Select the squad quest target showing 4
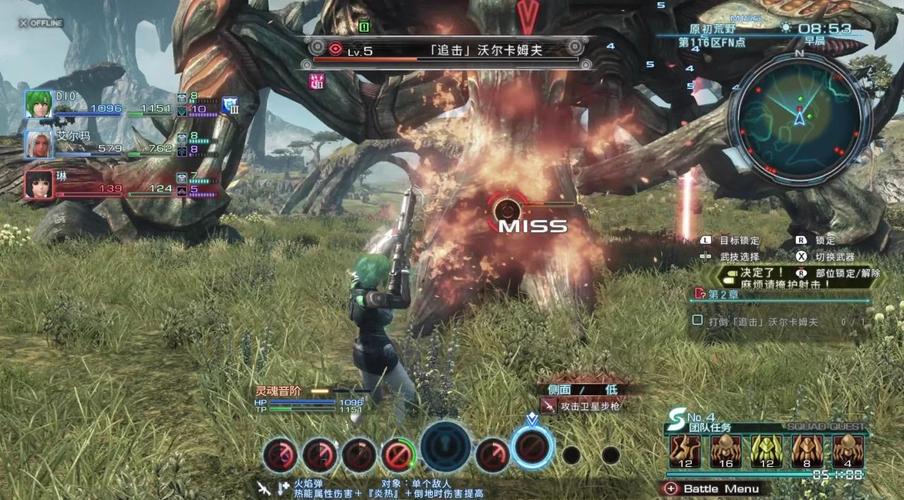904x500 pixels. pos(849,451)
